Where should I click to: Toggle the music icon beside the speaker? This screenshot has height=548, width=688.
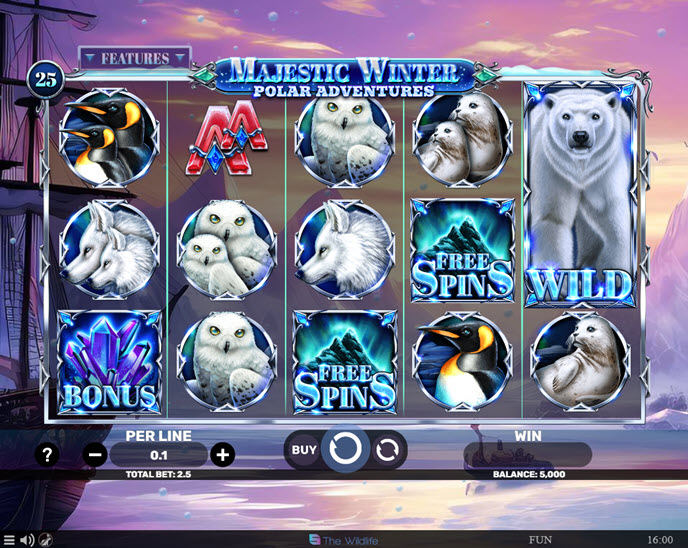point(46,540)
